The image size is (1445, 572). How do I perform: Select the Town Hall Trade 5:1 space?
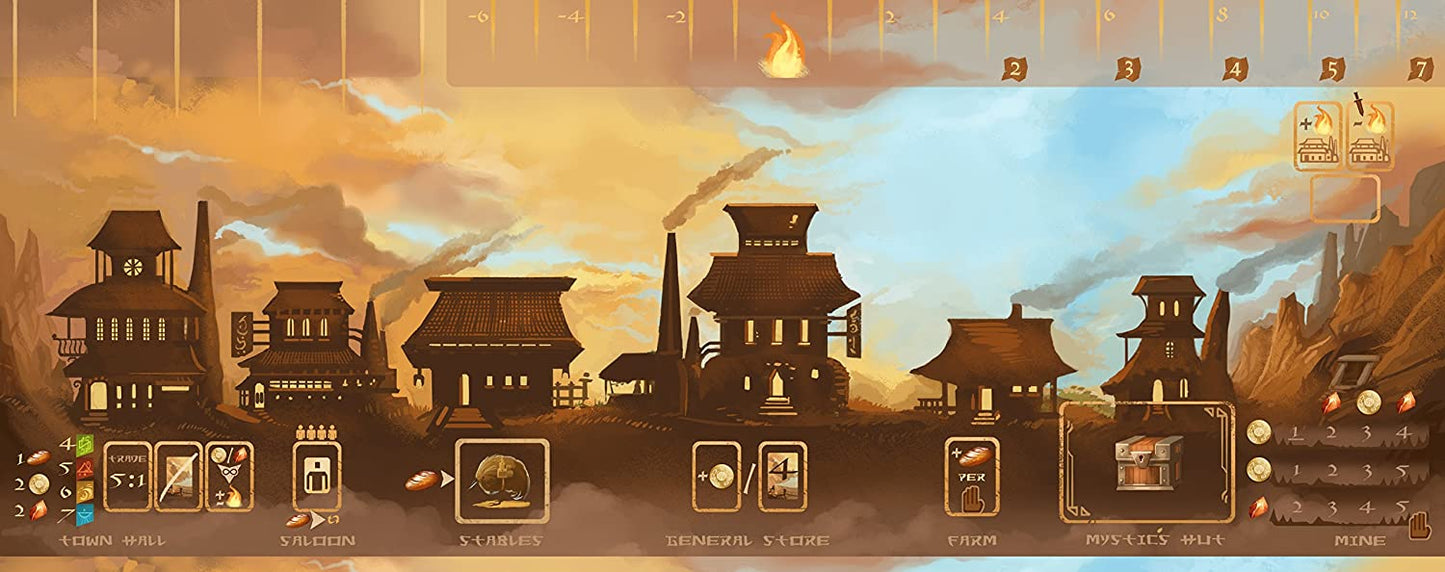pyautogui.click(x=127, y=476)
